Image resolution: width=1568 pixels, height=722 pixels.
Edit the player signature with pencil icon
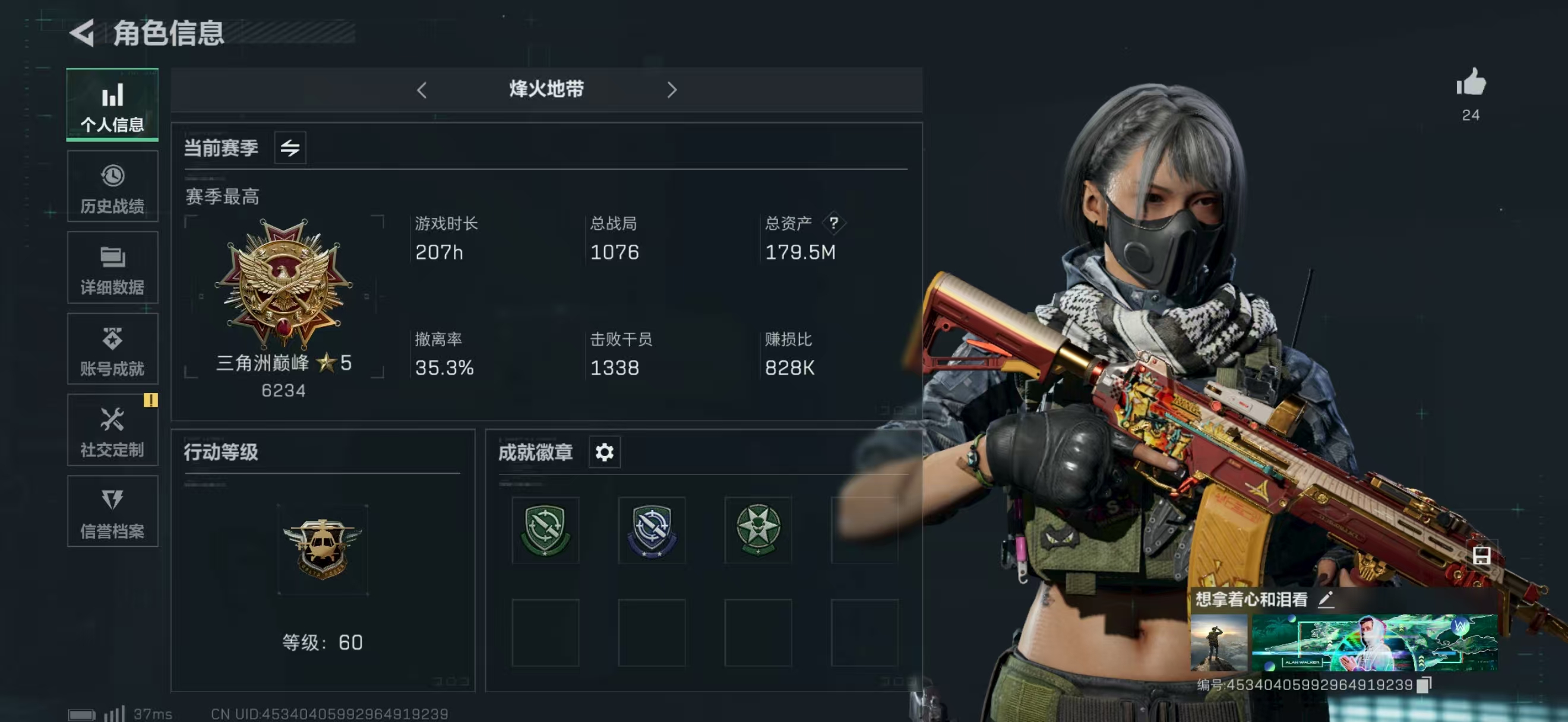pyautogui.click(x=1326, y=600)
